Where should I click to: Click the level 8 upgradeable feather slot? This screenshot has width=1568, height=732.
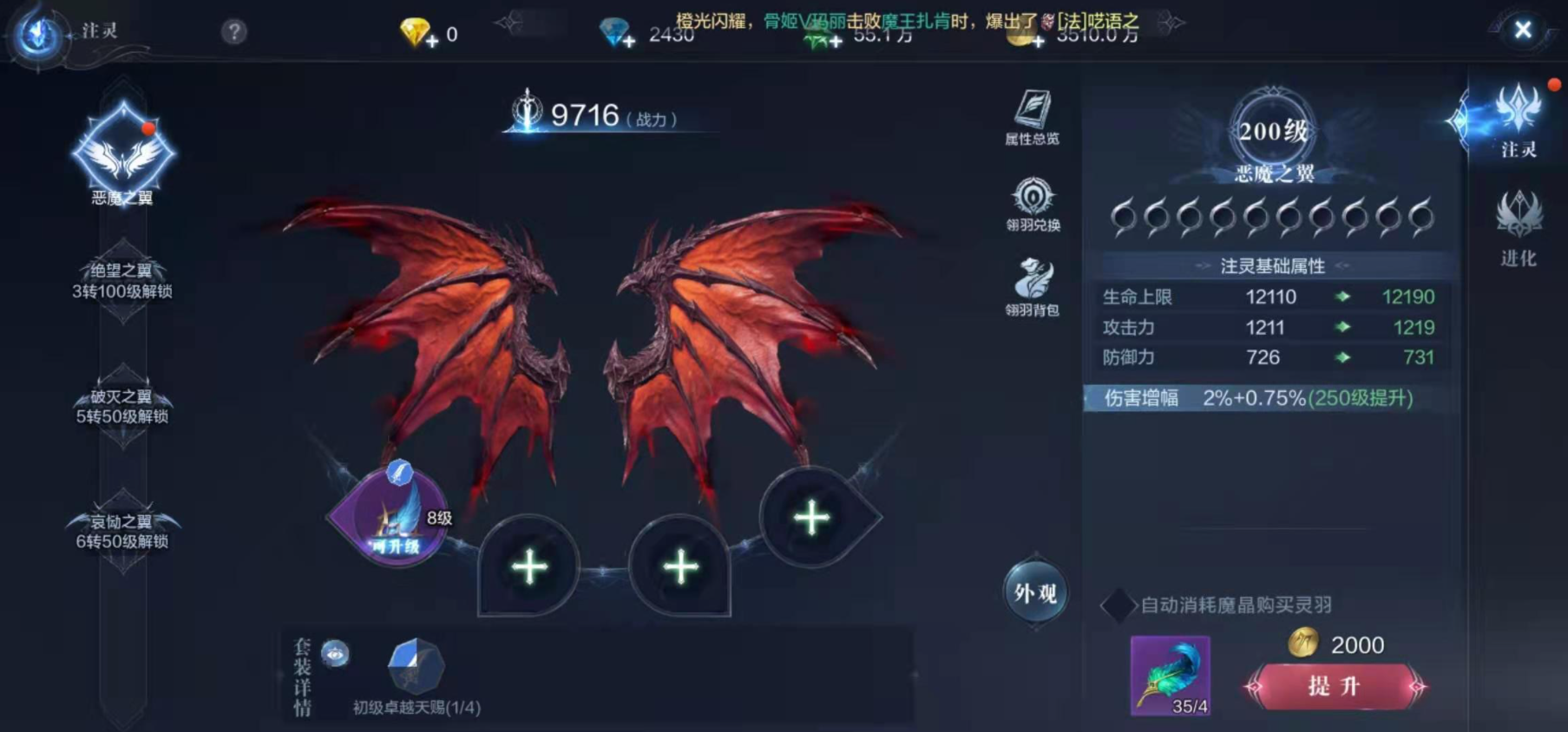(395, 525)
